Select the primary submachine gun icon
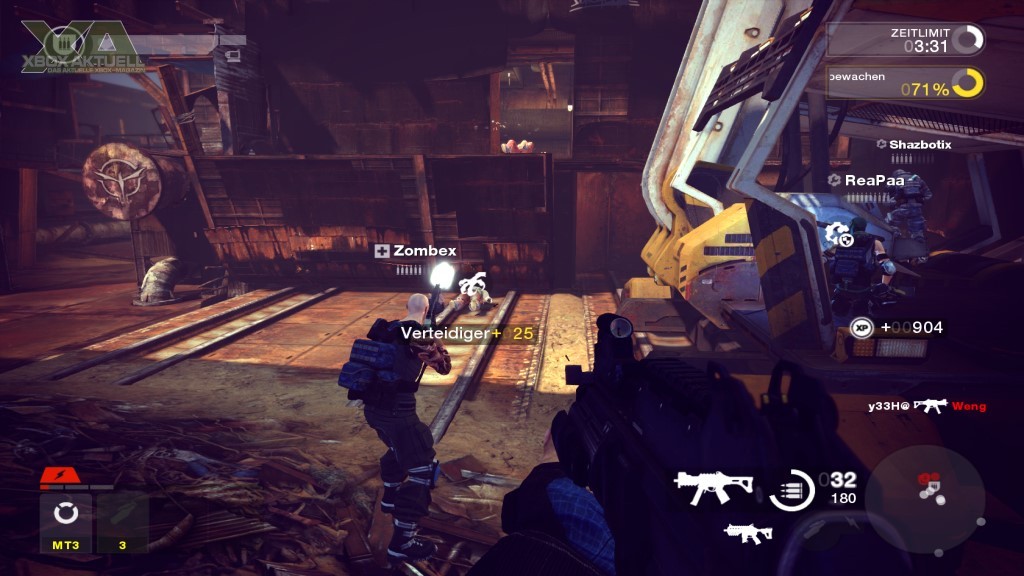1024x576 pixels. pyautogui.click(x=713, y=486)
